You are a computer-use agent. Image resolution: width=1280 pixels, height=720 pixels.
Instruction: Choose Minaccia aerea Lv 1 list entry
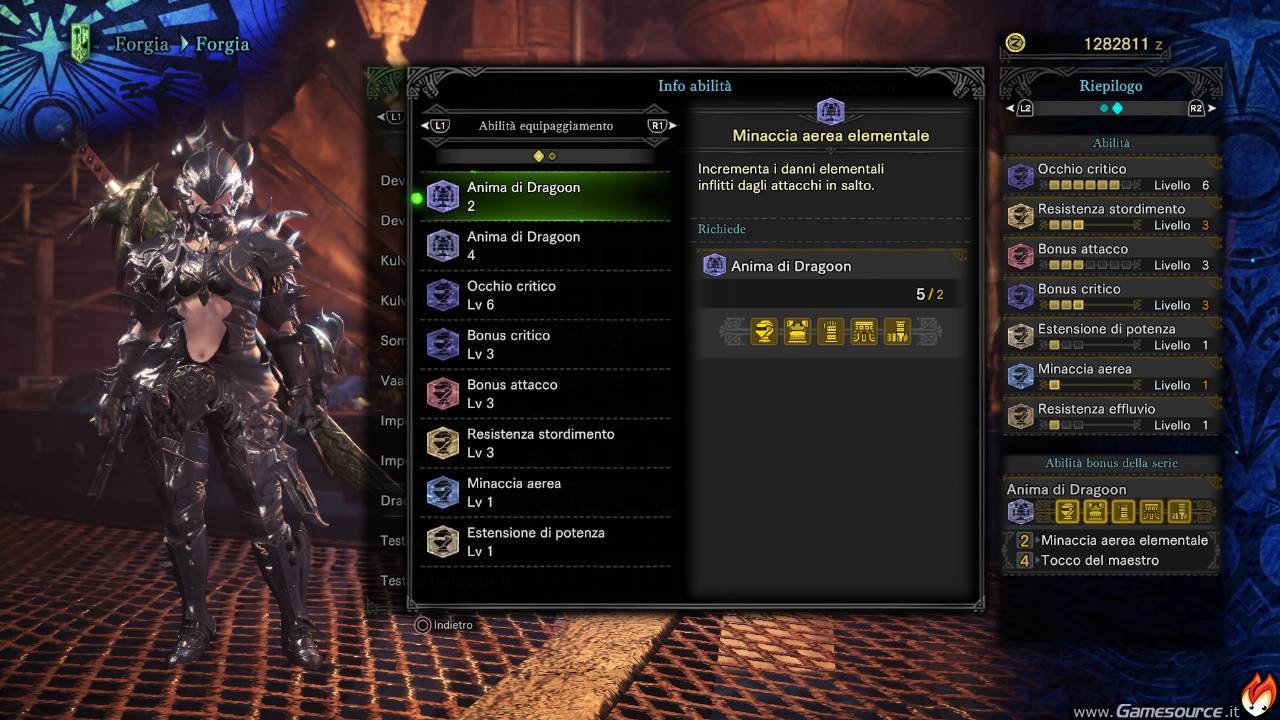(x=545, y=492)
